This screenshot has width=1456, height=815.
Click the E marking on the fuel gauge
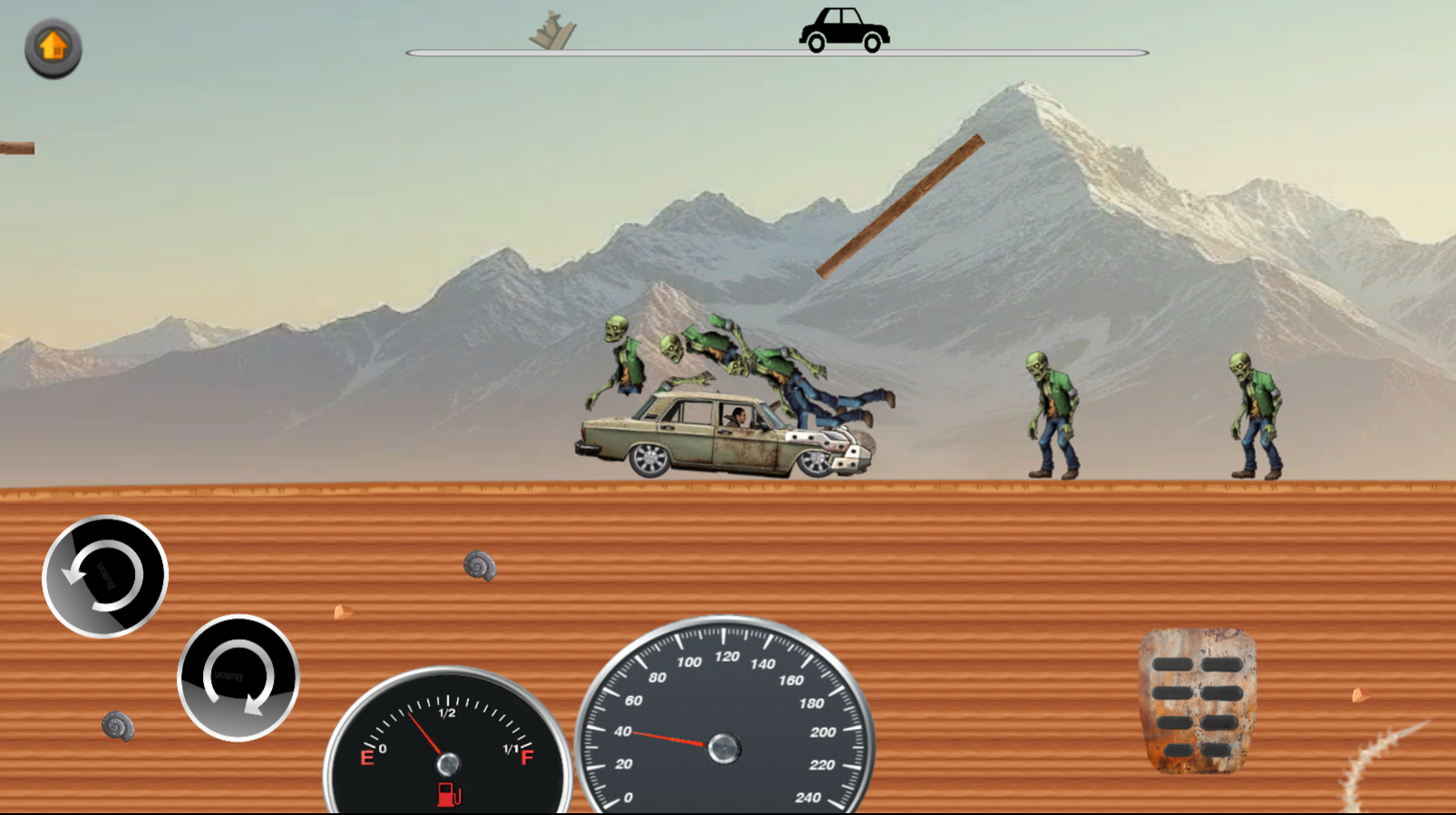[x=367, y=758]
